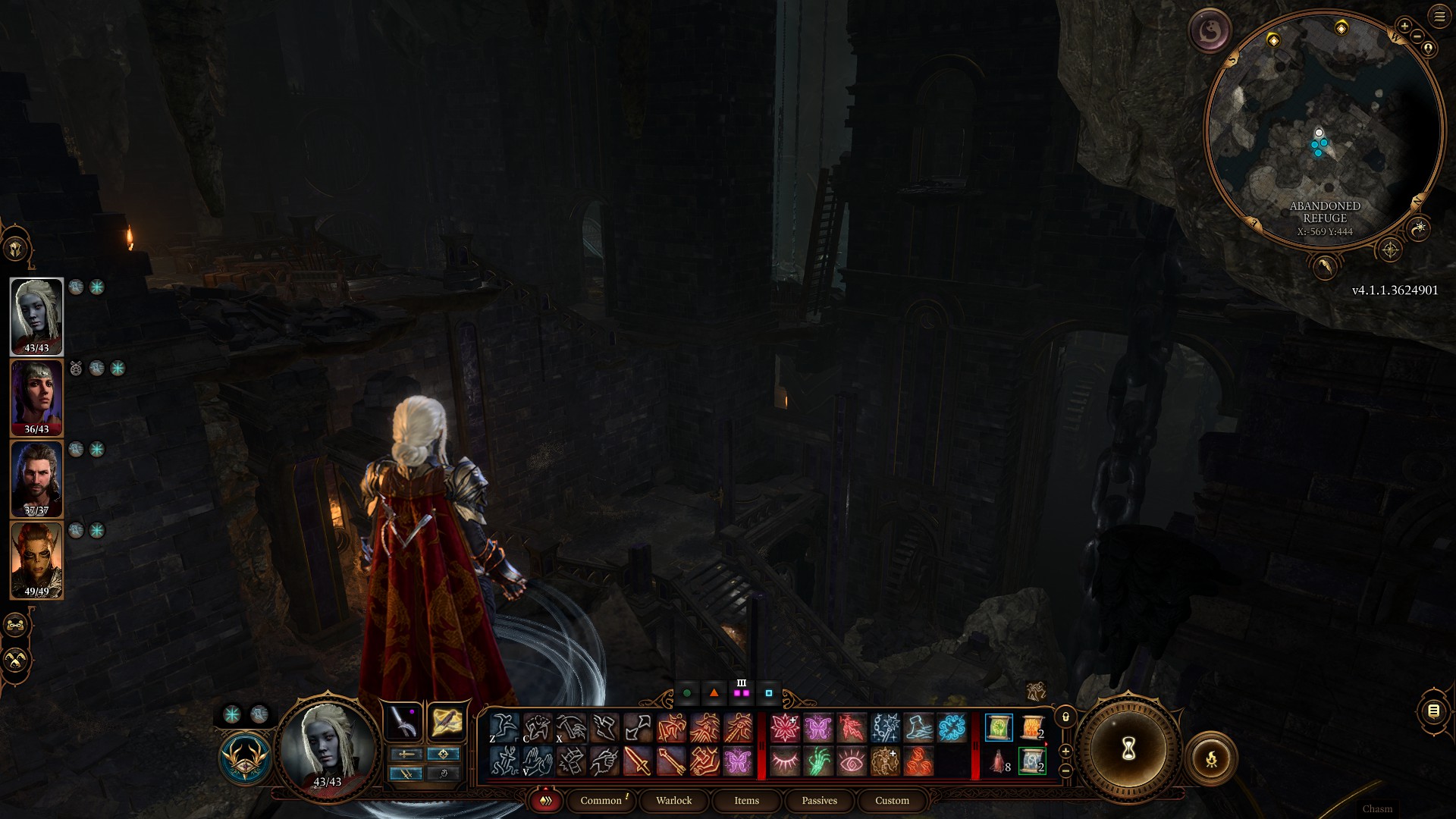Select Shadowheart's party portrait
This screenshot has height=819, width=1456.
36,397
